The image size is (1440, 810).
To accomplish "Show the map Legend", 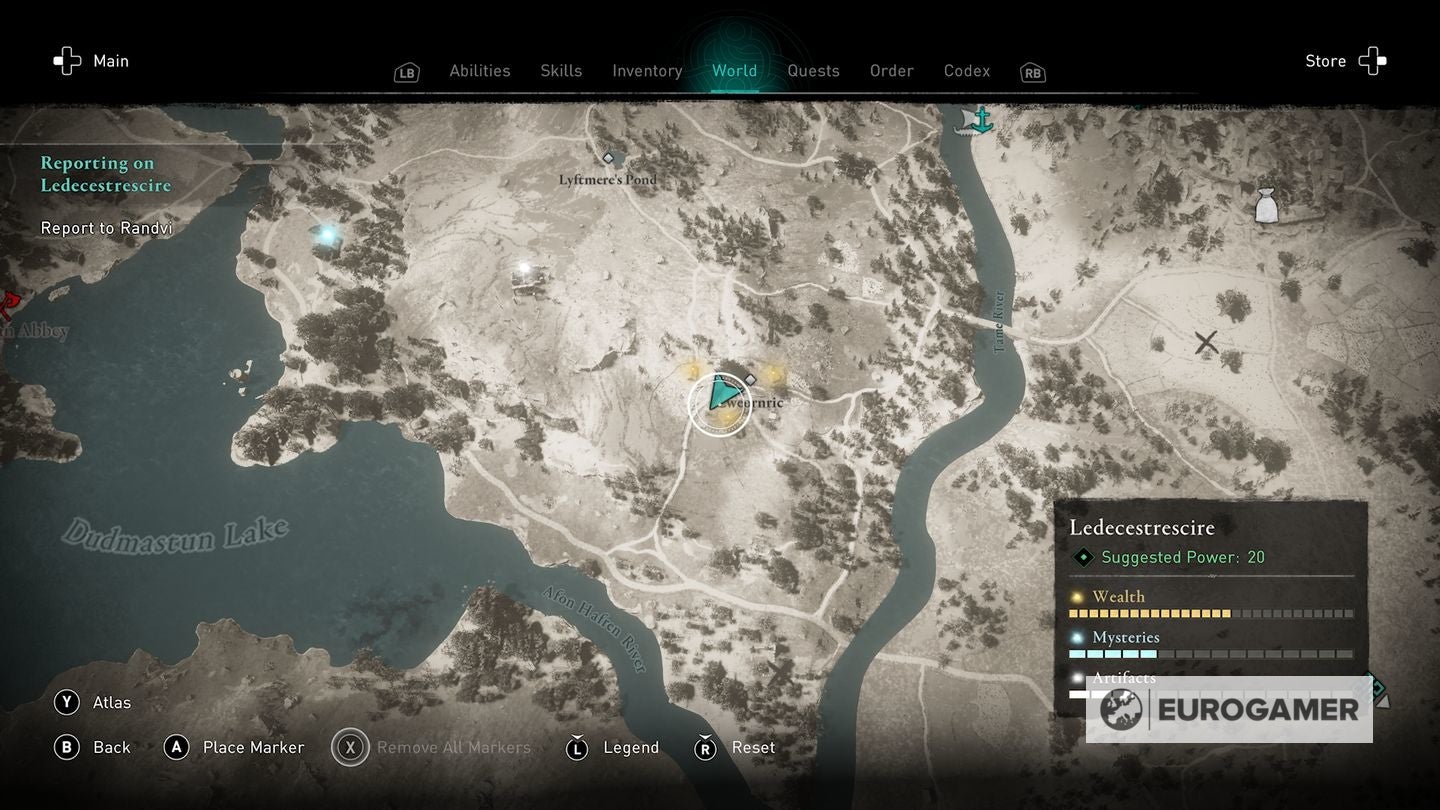I will point(613,747).
